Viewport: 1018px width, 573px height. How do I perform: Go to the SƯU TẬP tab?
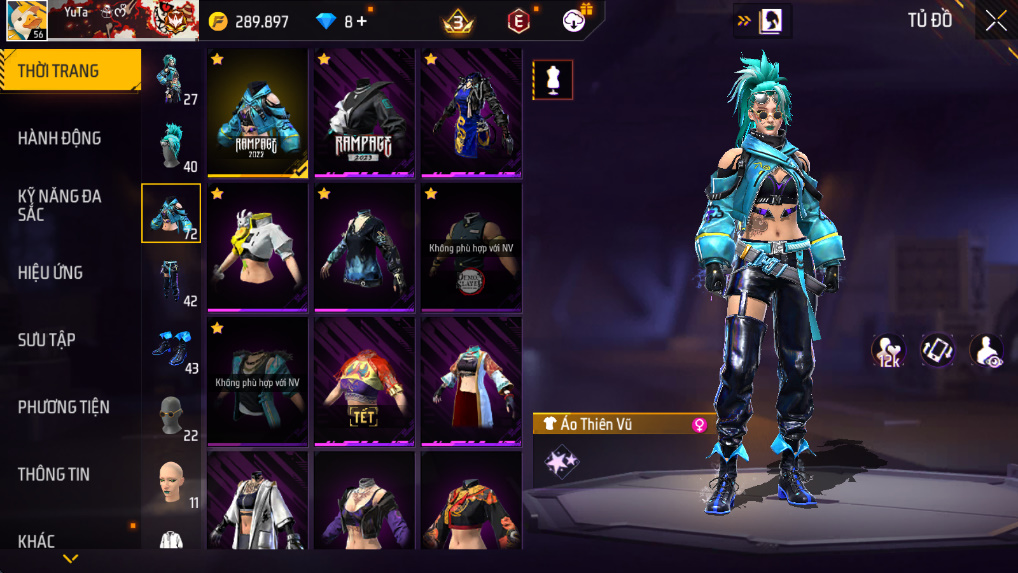coord(47,340)
